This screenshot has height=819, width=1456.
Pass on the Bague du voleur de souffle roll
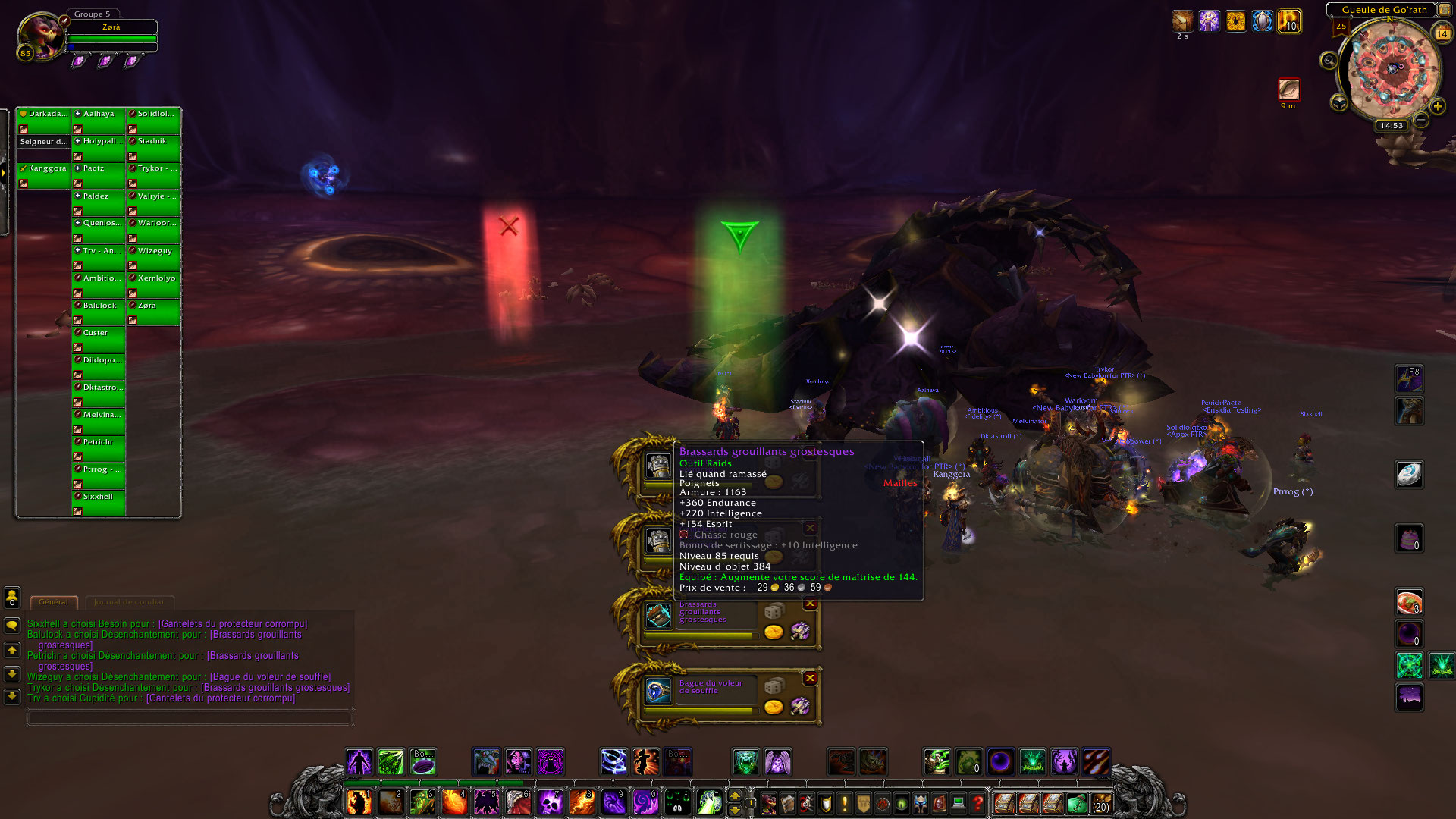pyautogui.click(x=810, y=678)
